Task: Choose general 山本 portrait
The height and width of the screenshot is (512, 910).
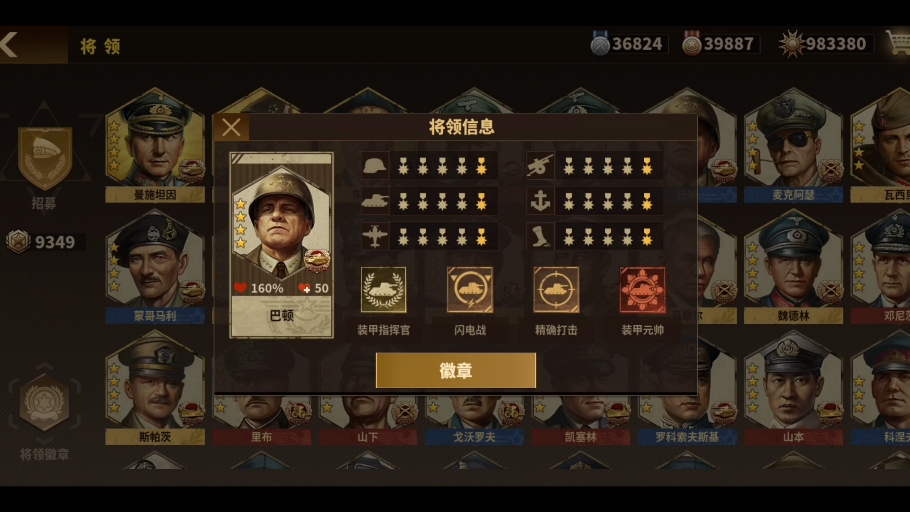Action: coord(792,385)
